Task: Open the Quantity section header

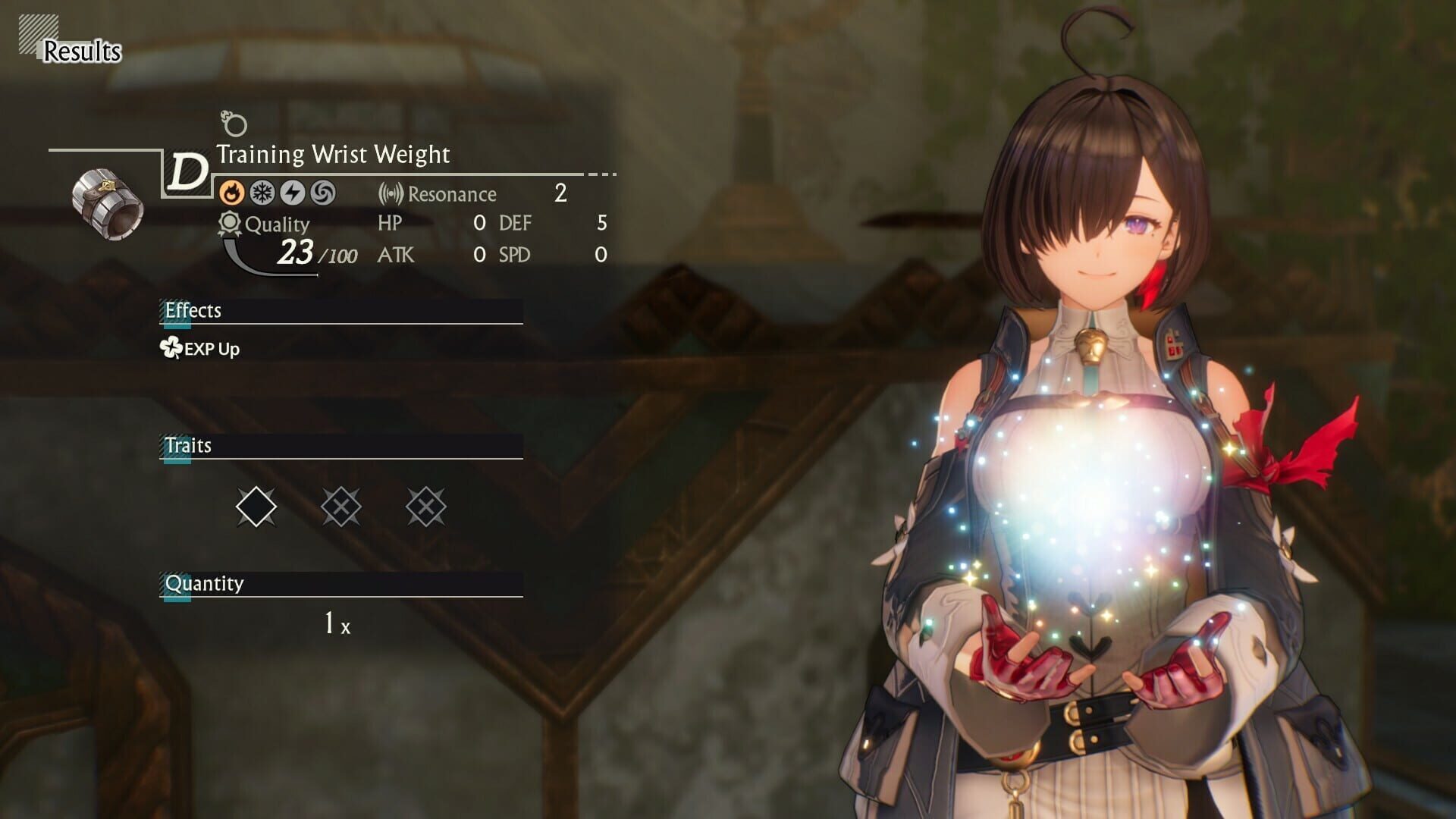Action: [203, 584]
